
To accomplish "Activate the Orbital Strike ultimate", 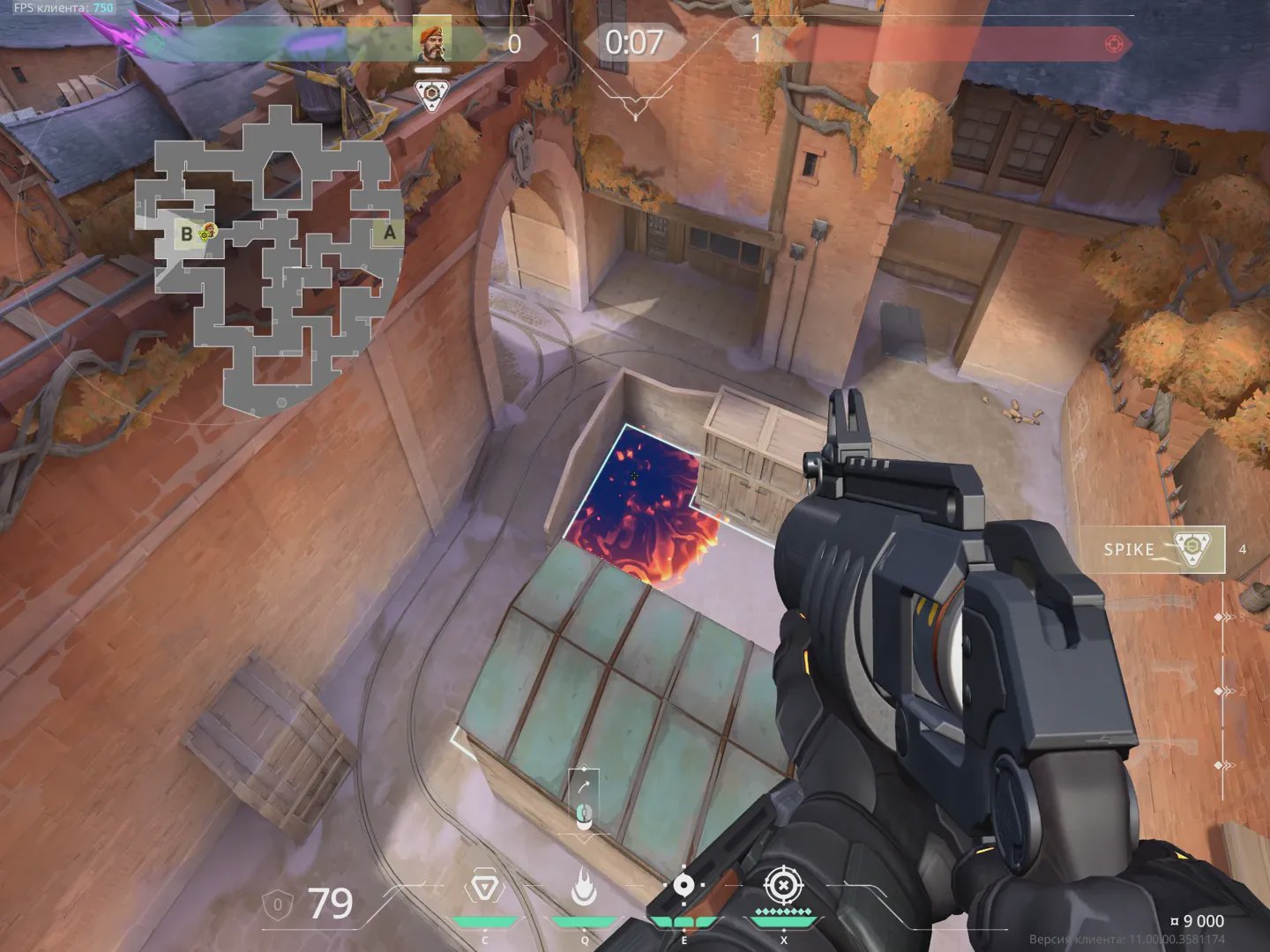I will point(782,886).
